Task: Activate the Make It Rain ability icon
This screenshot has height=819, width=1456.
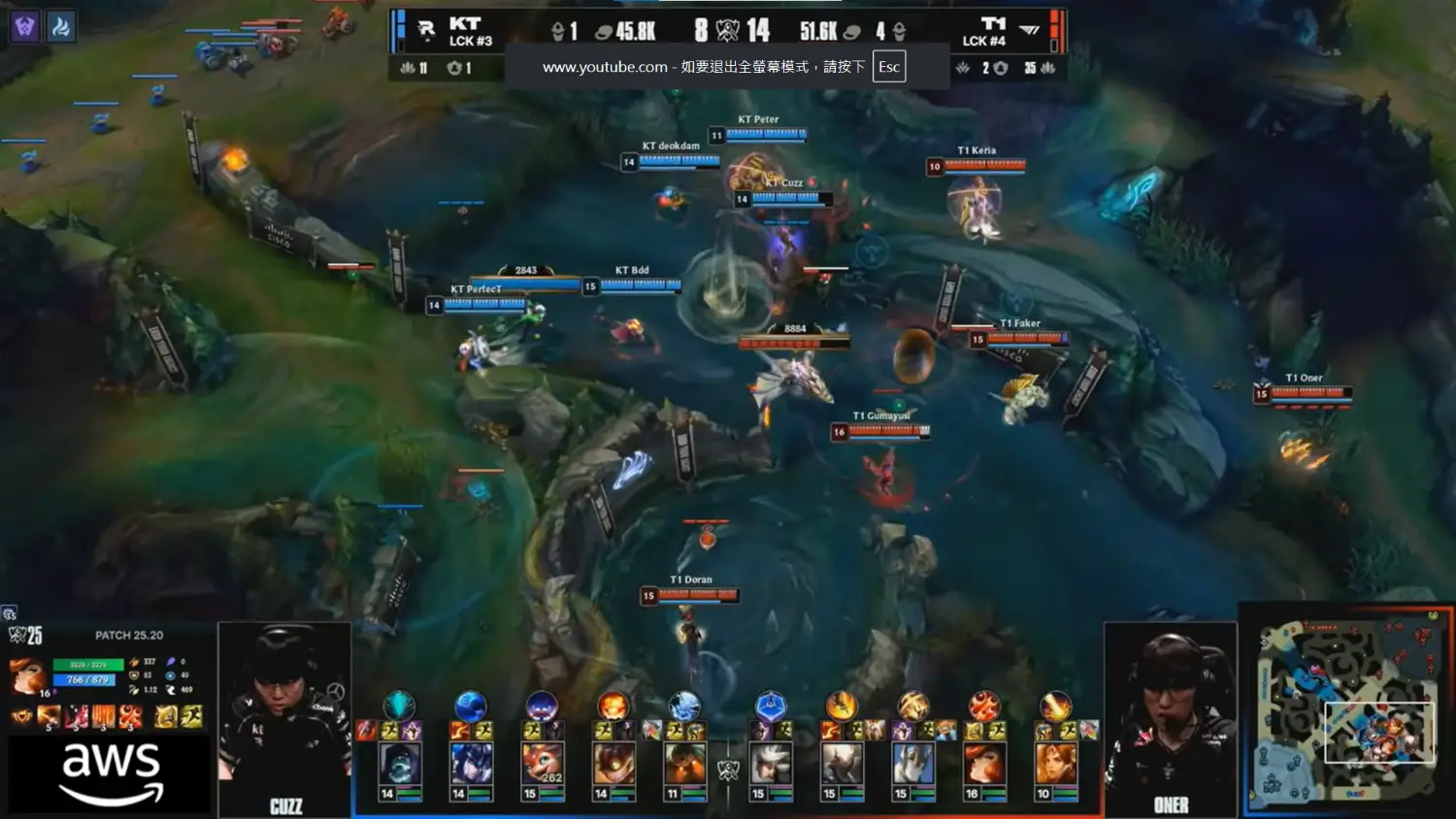Action: tap(103, 717)
